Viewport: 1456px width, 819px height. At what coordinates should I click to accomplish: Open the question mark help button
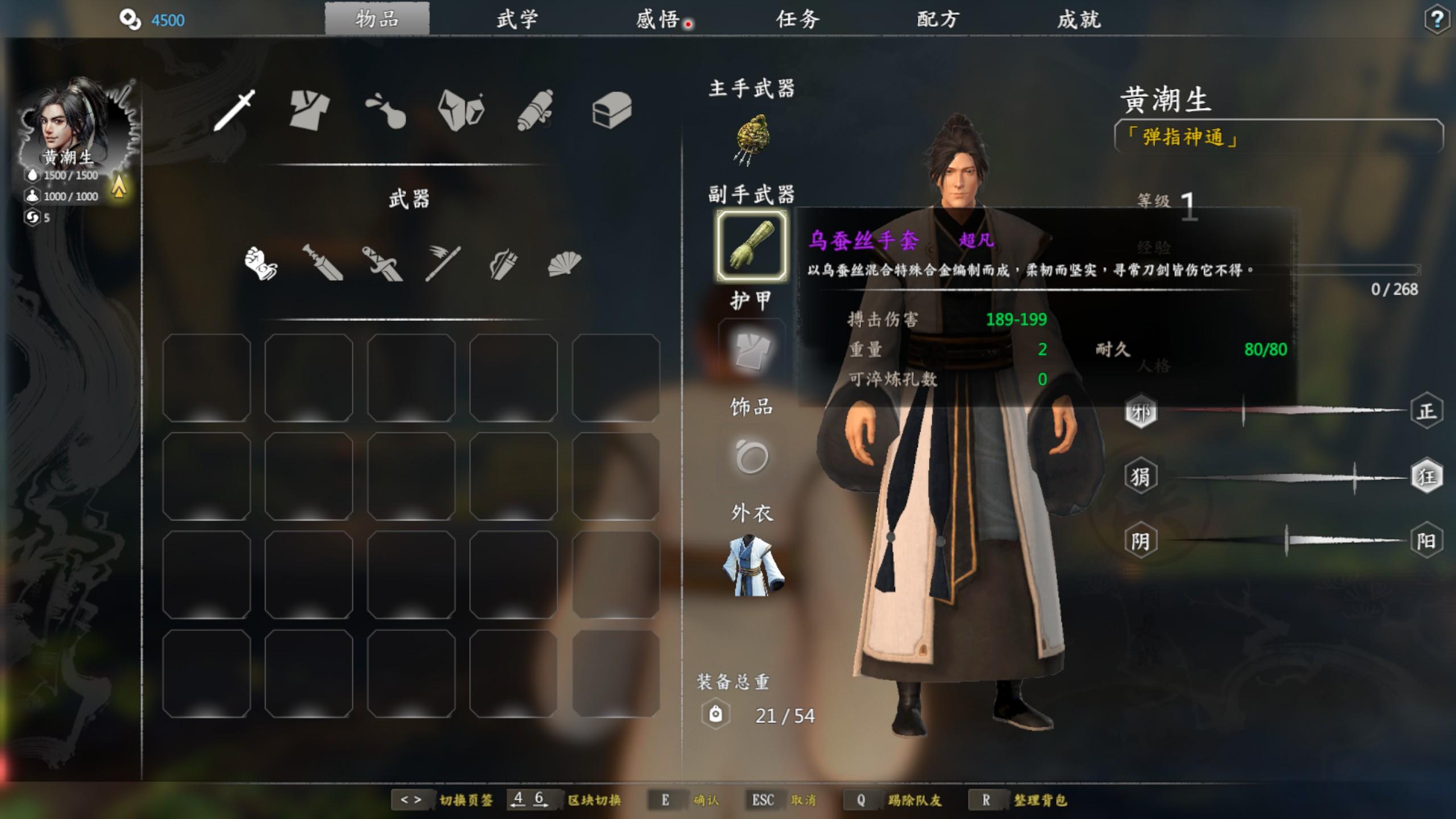point(1437,20)
